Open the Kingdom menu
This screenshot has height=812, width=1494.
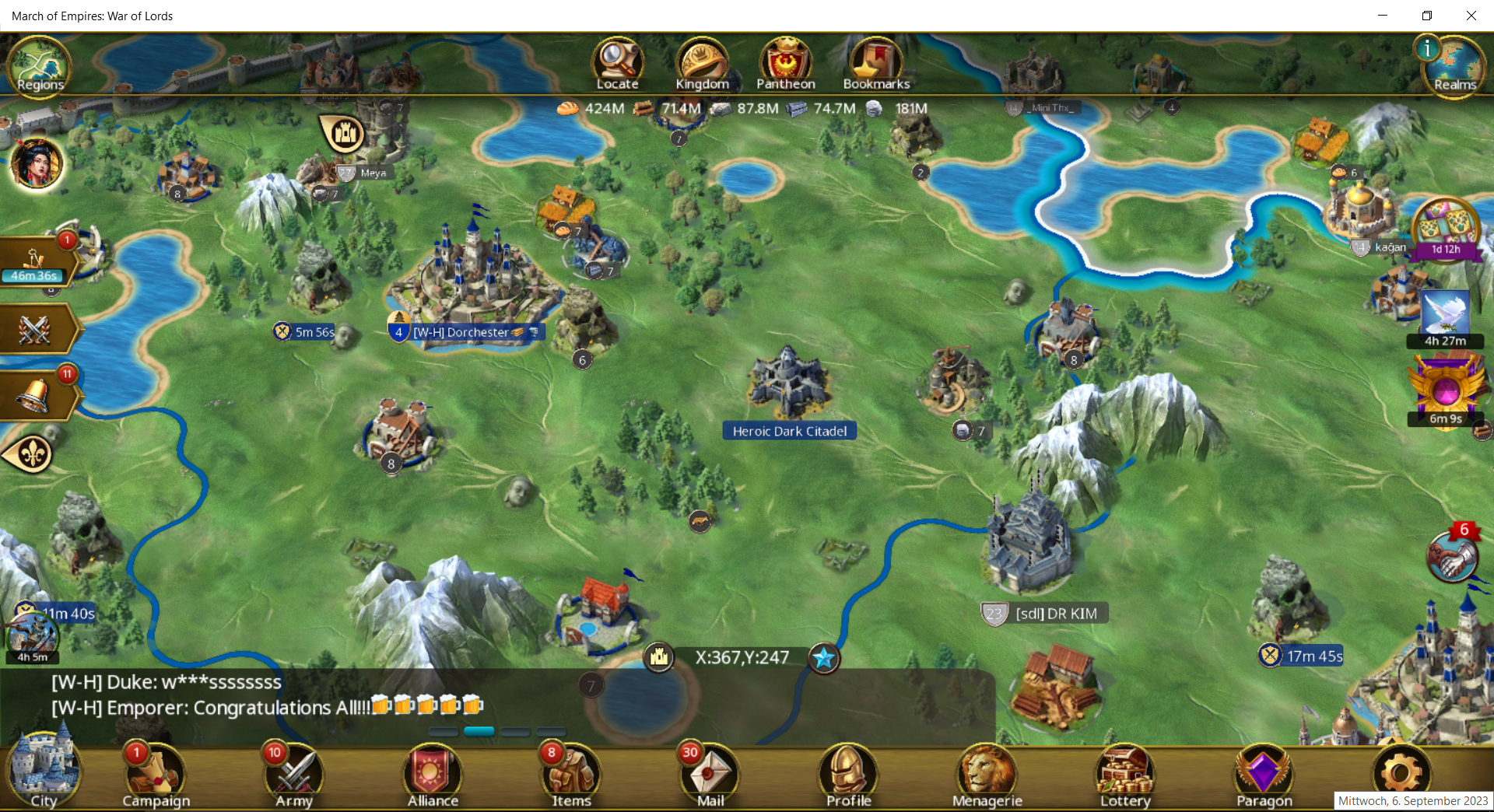click(702, 64)
